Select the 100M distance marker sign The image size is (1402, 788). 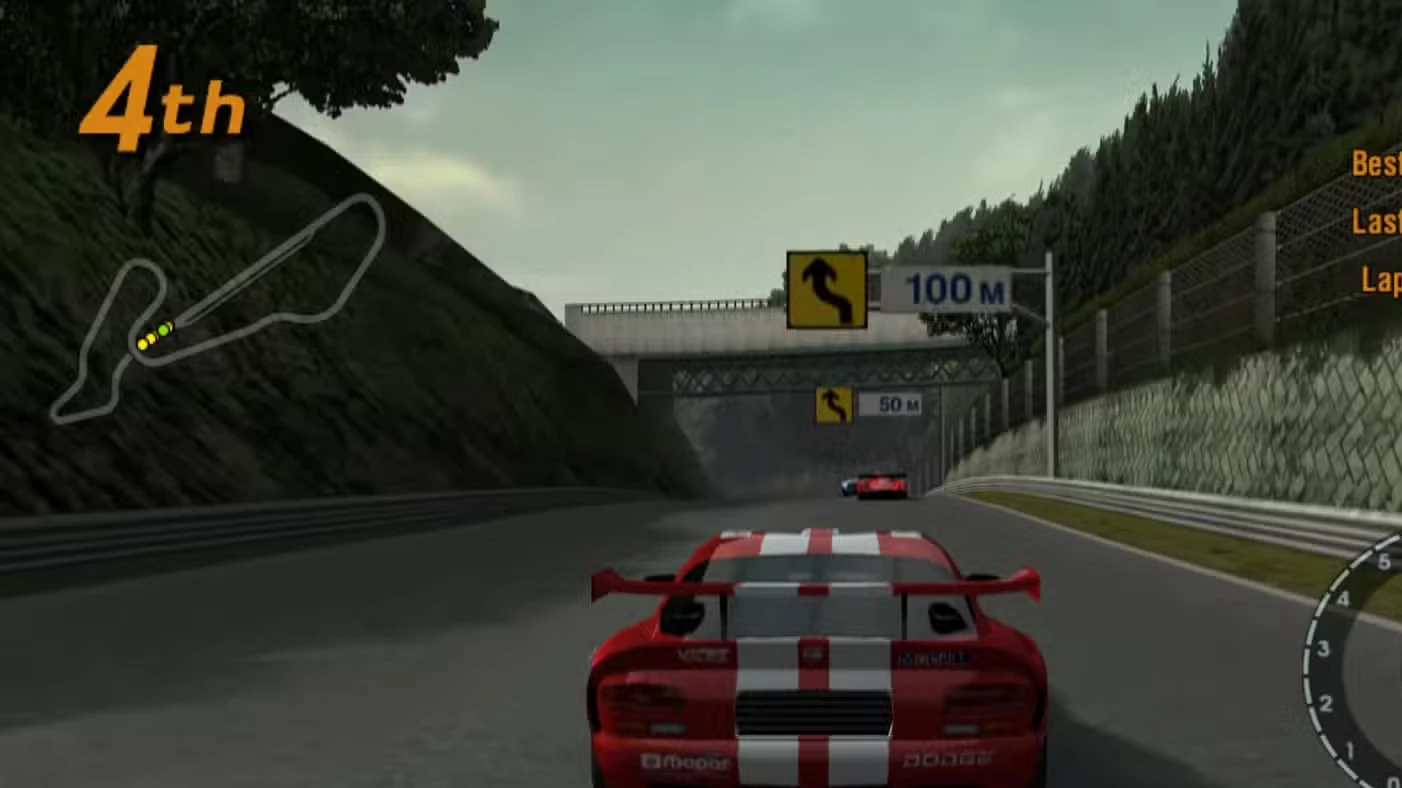pyautogui.click(x=950, y=289)
